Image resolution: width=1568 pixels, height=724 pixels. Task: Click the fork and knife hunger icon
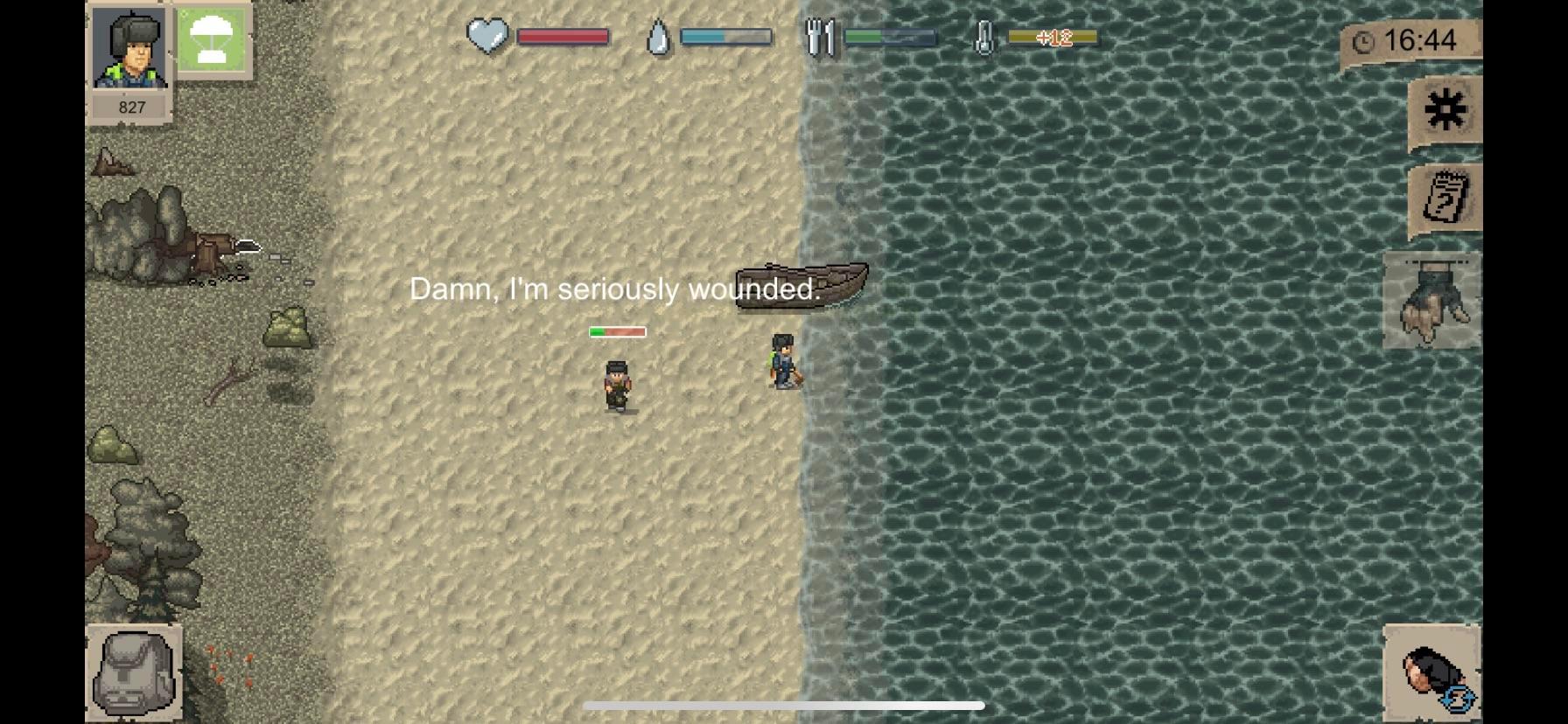pyautogui.click(x=820, y=37)
